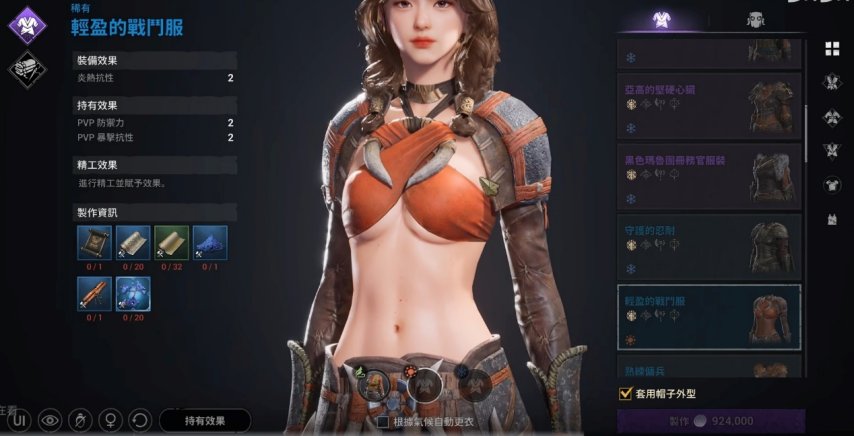Choose the 黑色瑪魯園冊務官服裝 outfit entry
The image size is (854, 436).
tap(709, 176)
